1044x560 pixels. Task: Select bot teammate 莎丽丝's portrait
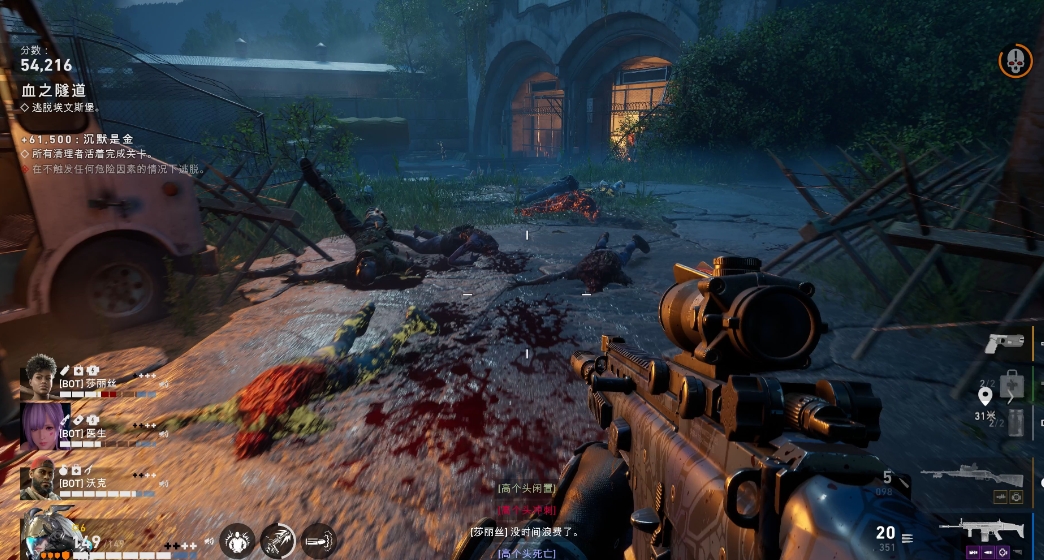[x=40, y=376]
